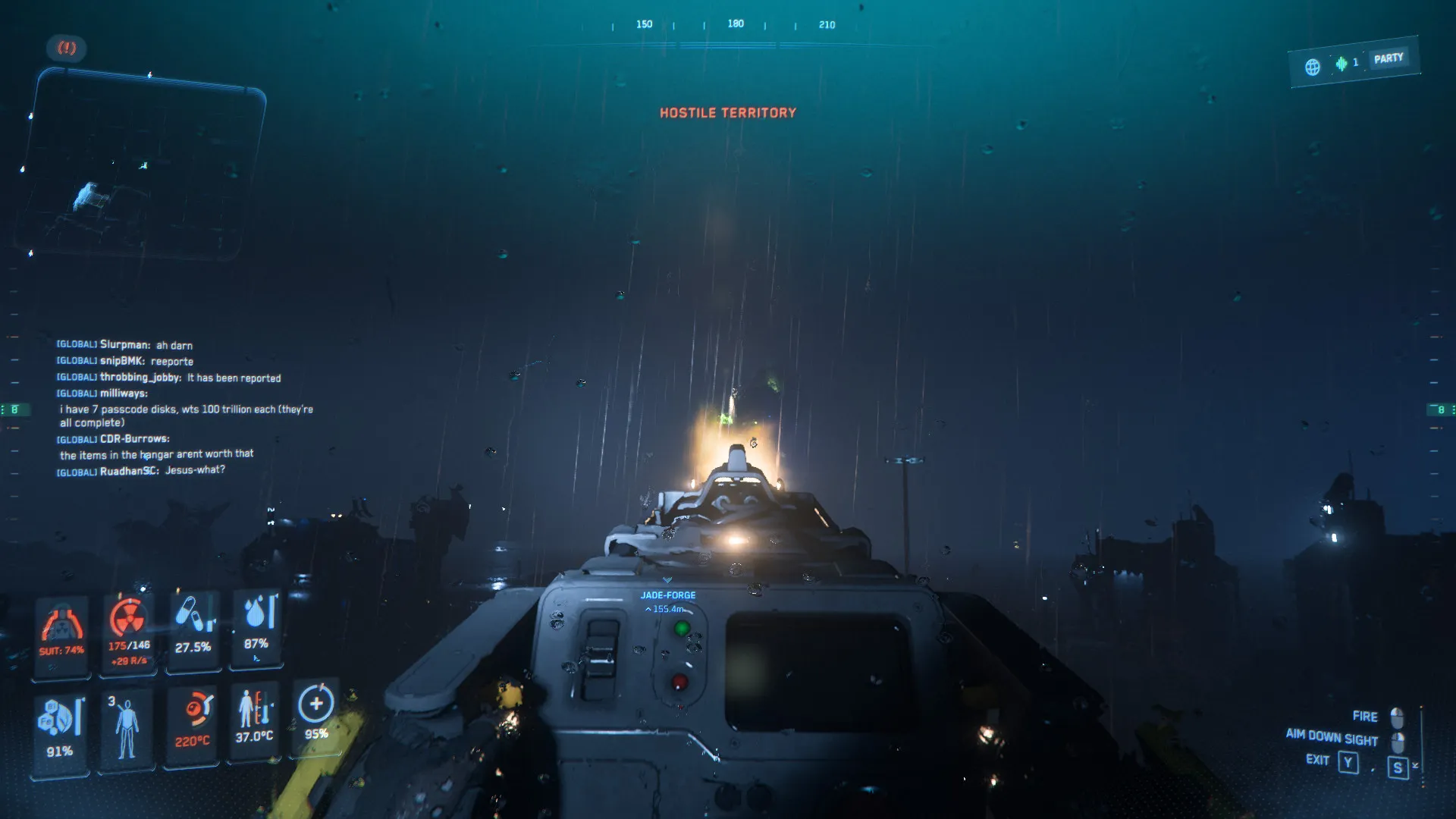Click milliways' passcode disks chat message
This screenshot has width=1456, height=819.
coord(186,416)
